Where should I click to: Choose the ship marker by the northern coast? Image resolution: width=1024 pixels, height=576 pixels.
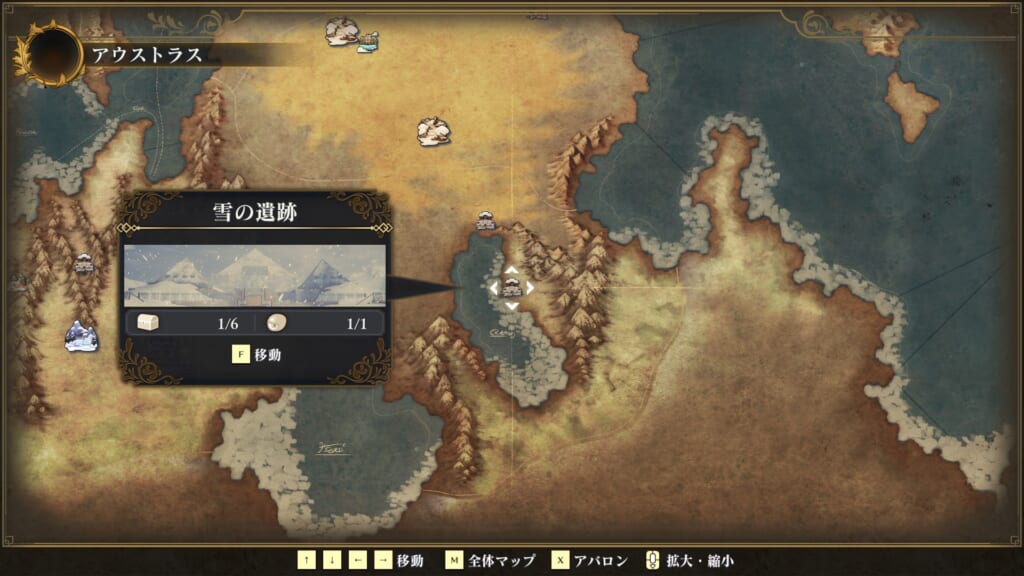(369, 41)
